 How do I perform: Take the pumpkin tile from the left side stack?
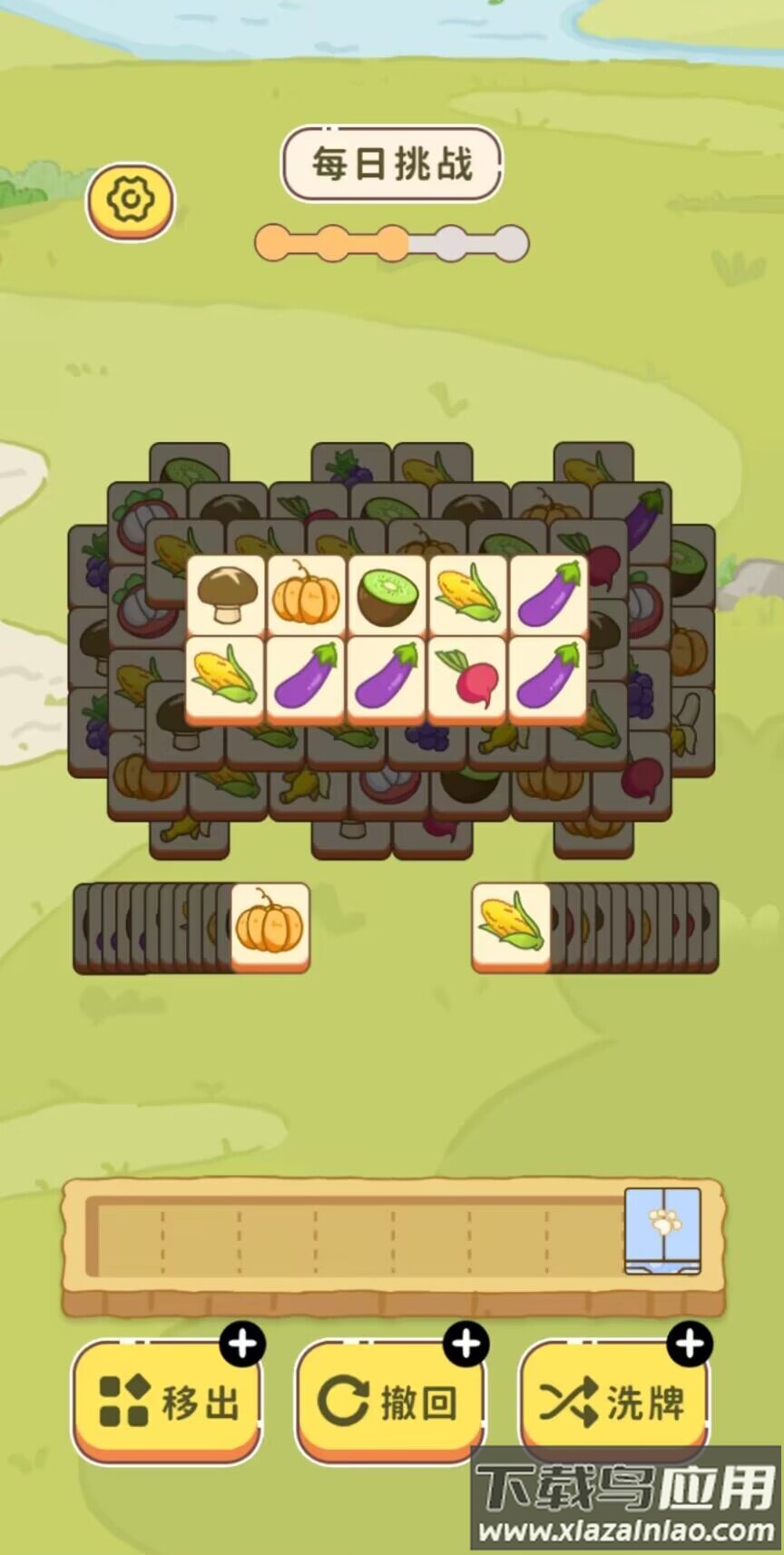269,925
